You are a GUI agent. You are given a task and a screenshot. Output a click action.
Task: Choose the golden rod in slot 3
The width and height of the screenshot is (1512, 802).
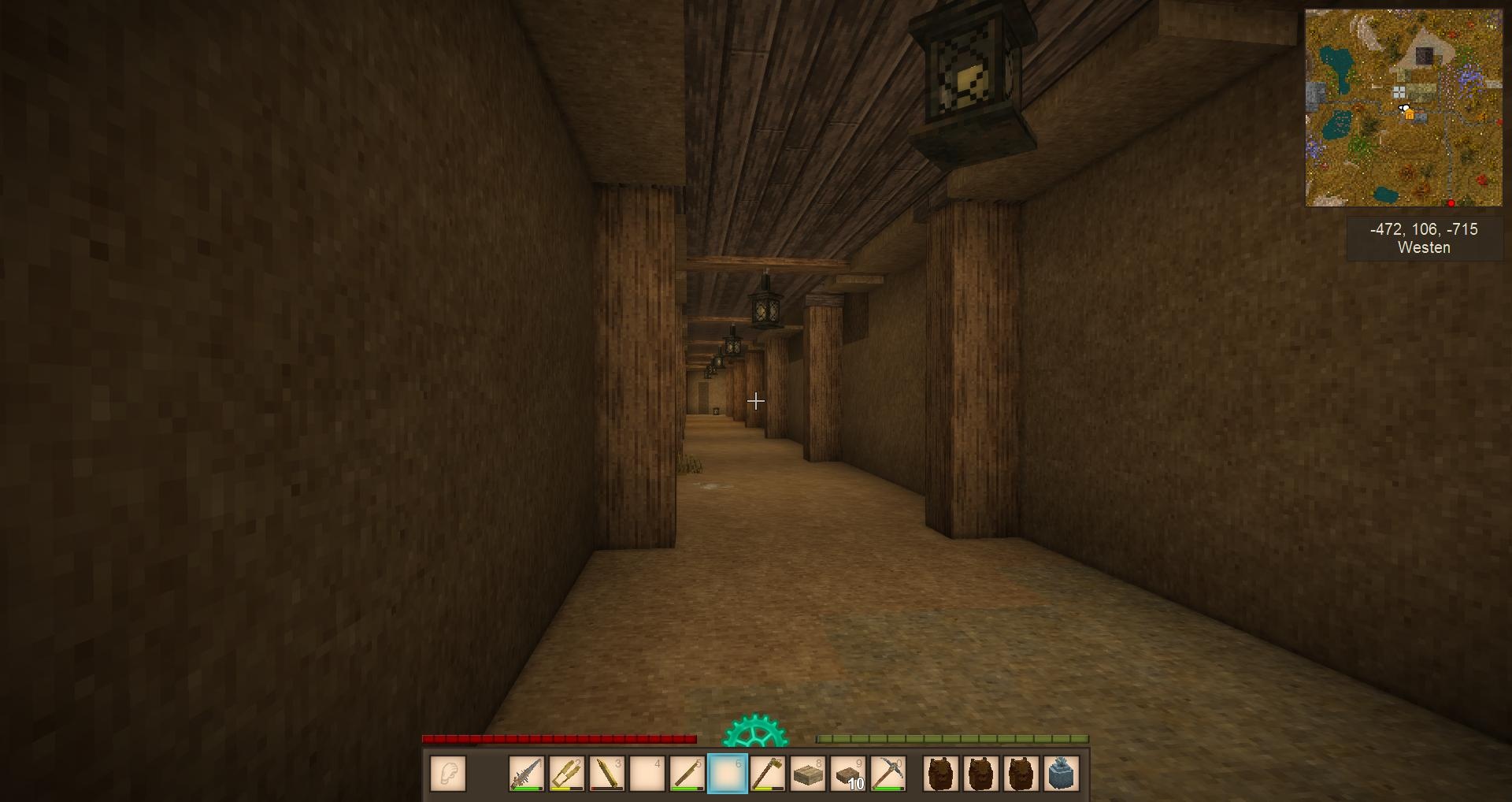tap(607, 774)
